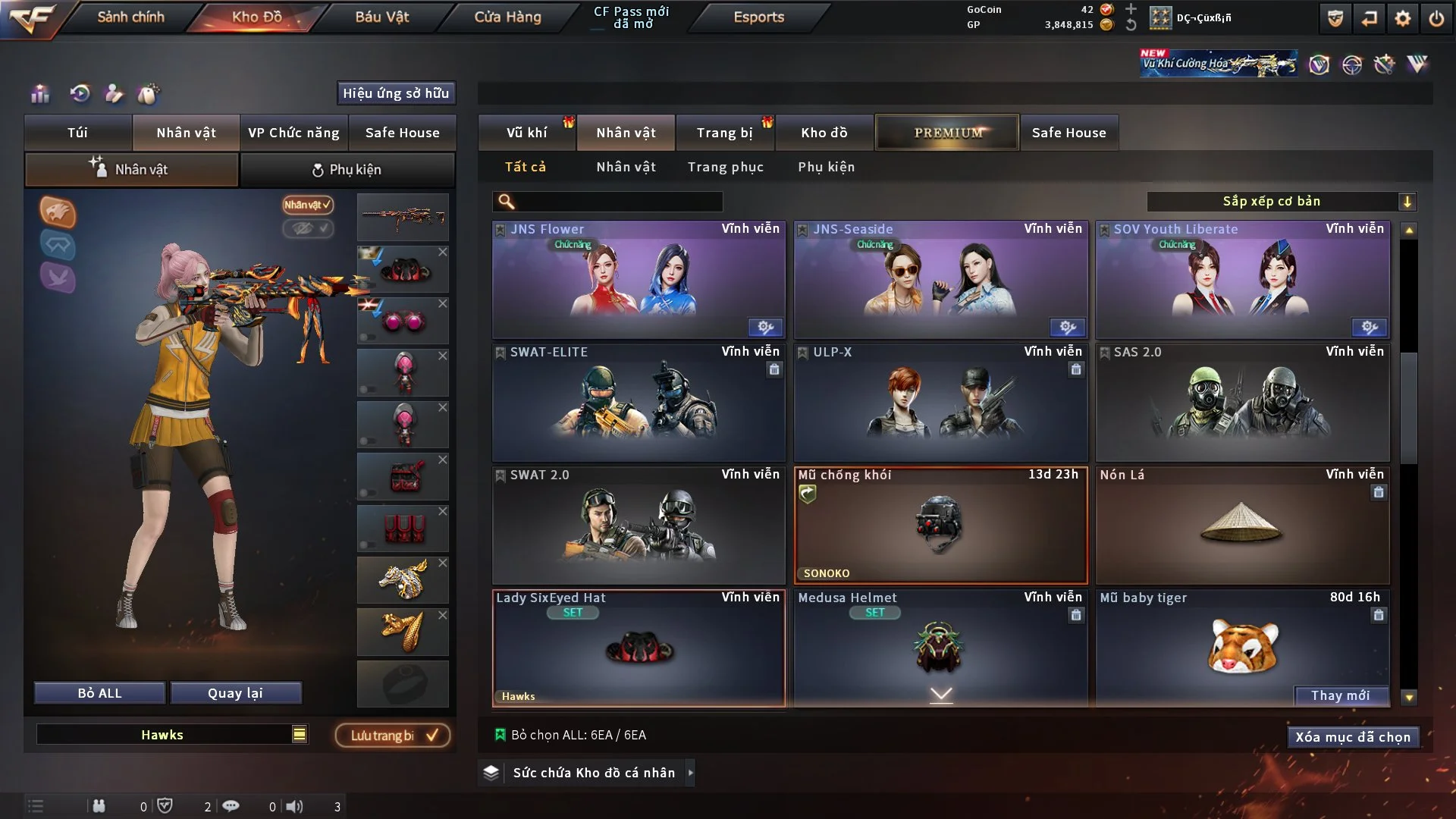Choose the SWAT-ELITE character card
Image resolution: width=1456 pixels, height=819 pixels.
pyautogui.click(x=639, y=402)
